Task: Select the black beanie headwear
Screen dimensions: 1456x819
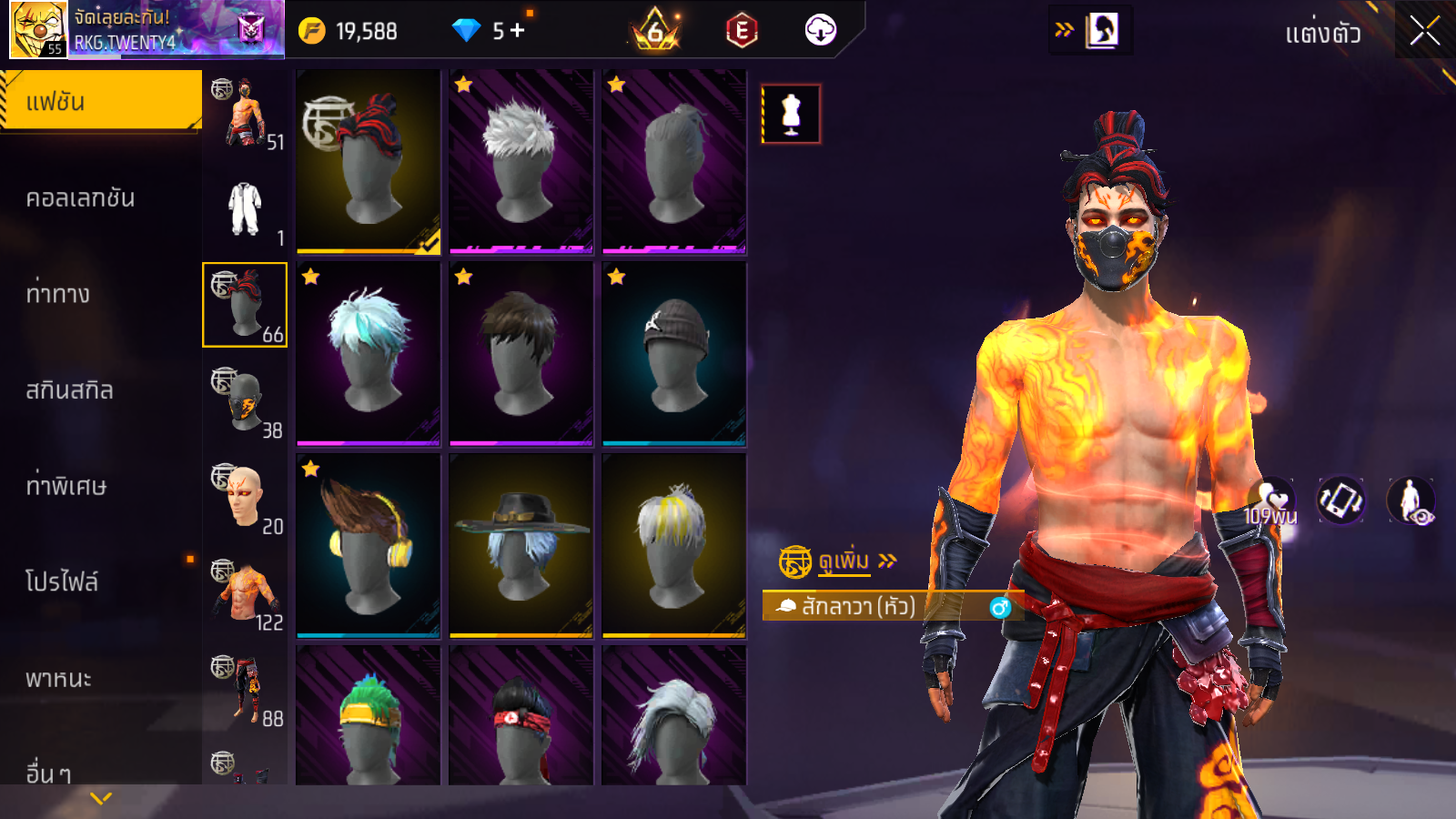Action: pos(674,354)
